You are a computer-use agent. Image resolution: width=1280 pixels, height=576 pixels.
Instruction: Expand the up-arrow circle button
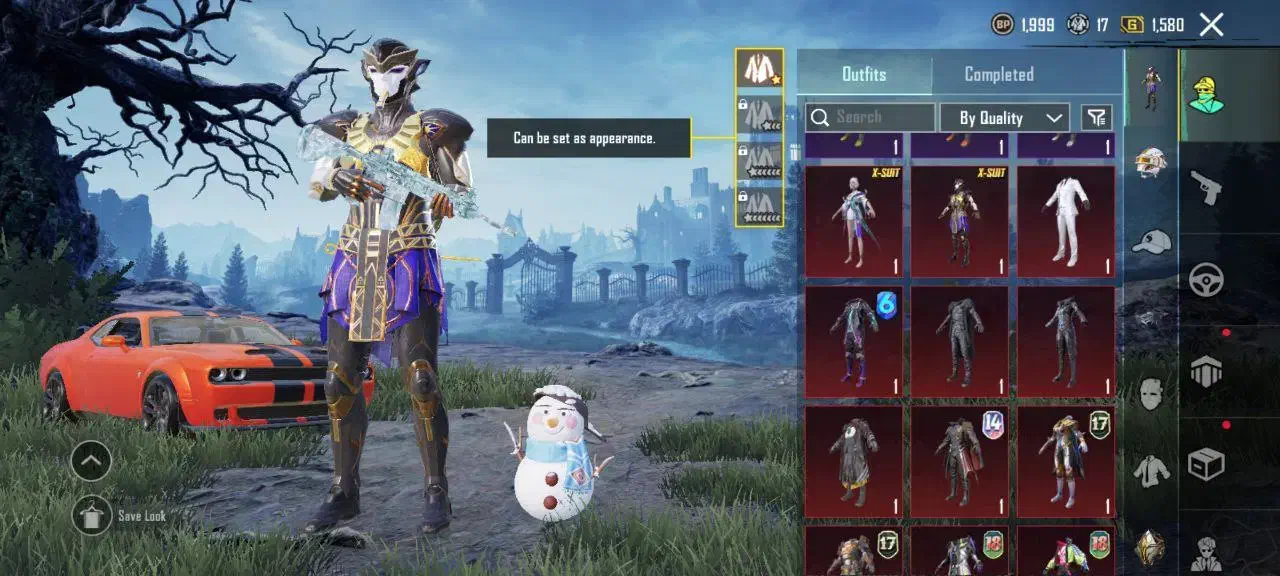pos(91,461)
